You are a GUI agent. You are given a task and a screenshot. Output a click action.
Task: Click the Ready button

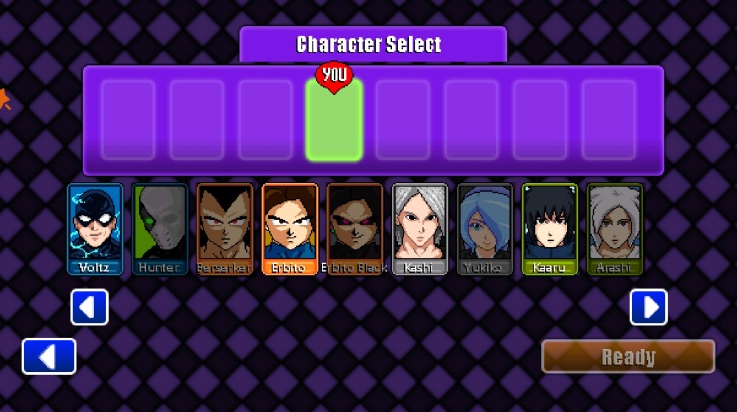pyautogui.click(x=628, y=357)
